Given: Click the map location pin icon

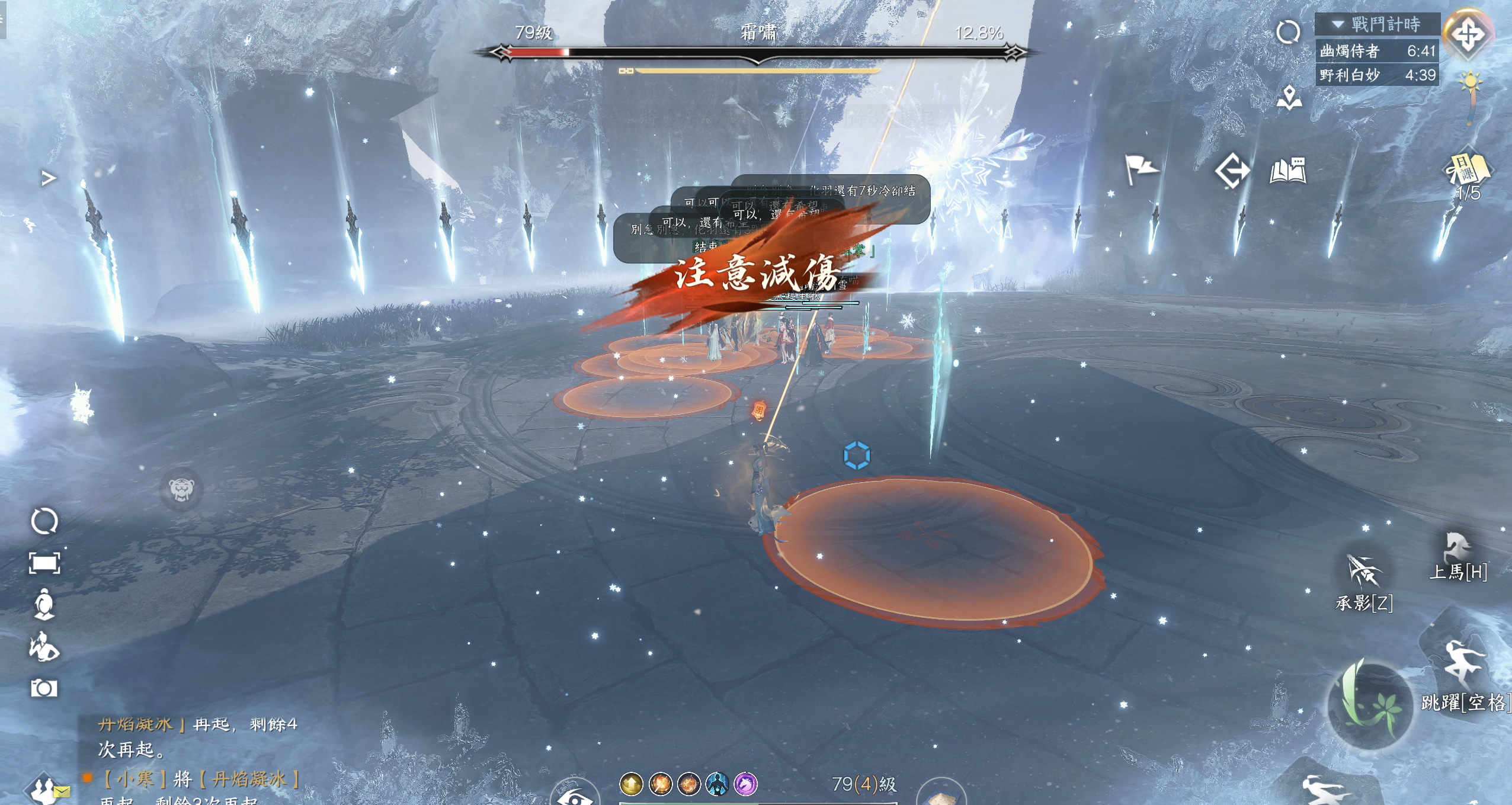Looking at the screenshot, I should (1289, 98).
